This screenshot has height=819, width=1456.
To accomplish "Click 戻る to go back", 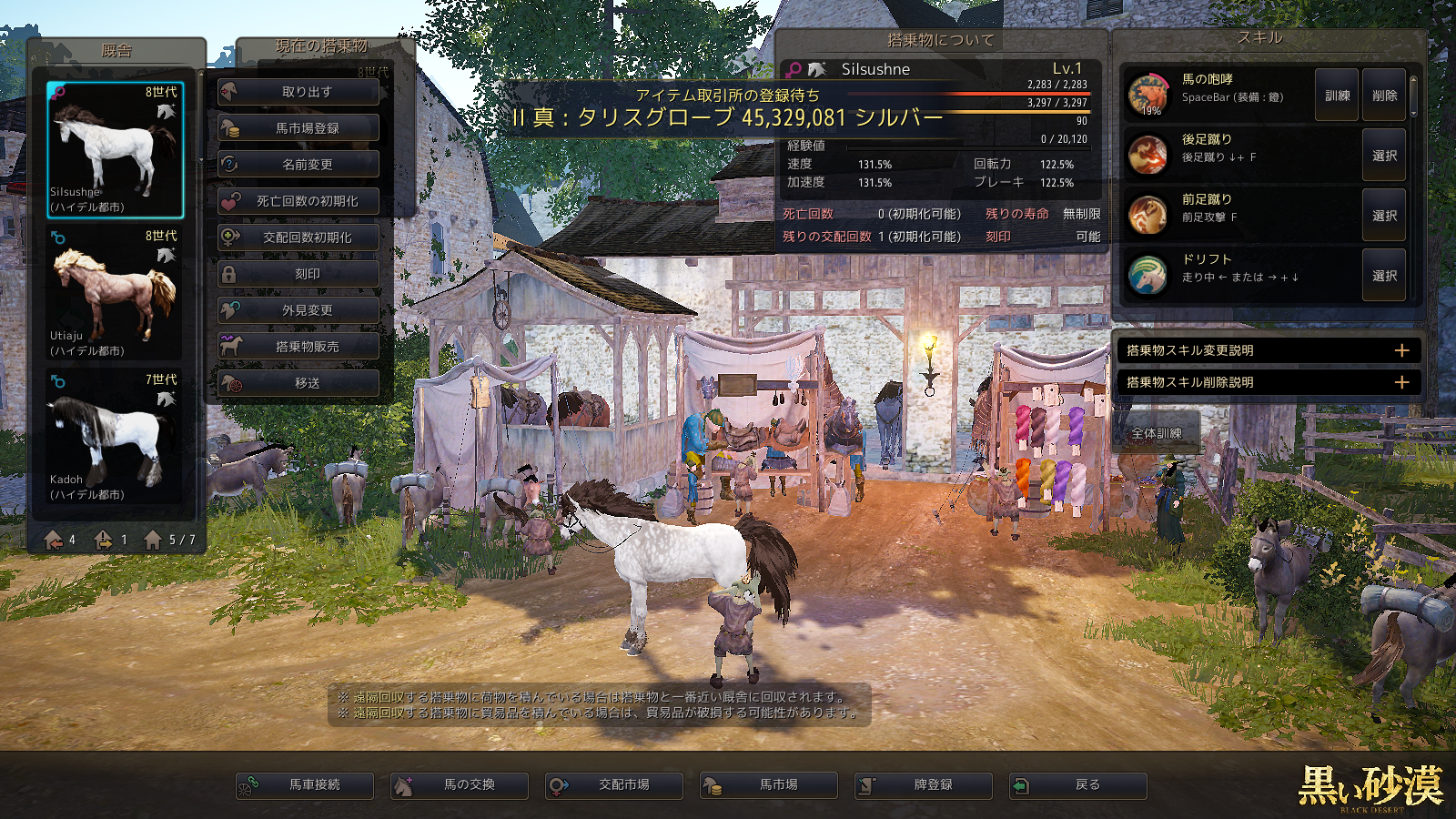I will coord(1078,784).
